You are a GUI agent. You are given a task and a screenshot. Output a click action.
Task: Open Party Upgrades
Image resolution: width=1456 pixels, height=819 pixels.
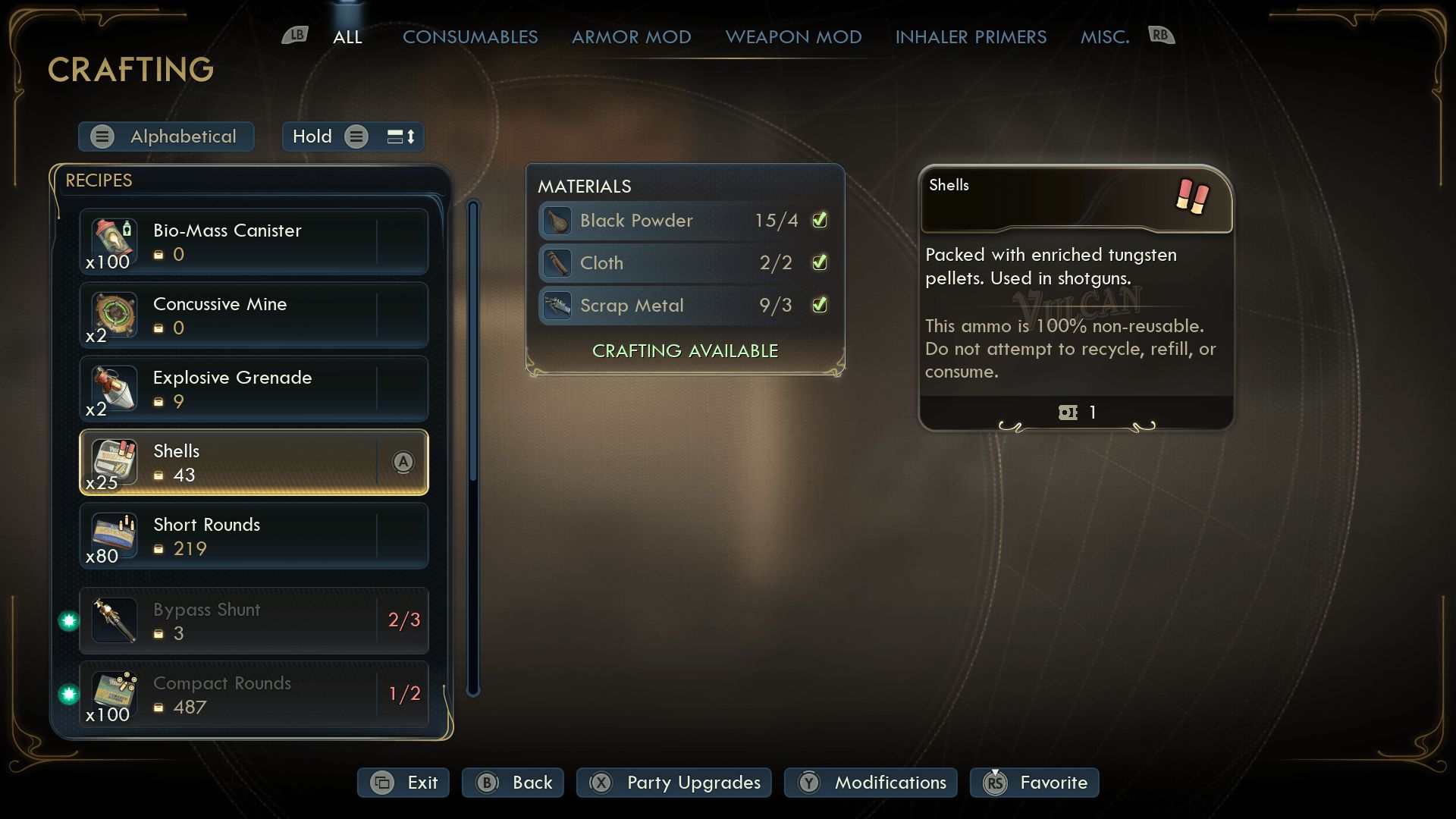click(x=673, y=783)
